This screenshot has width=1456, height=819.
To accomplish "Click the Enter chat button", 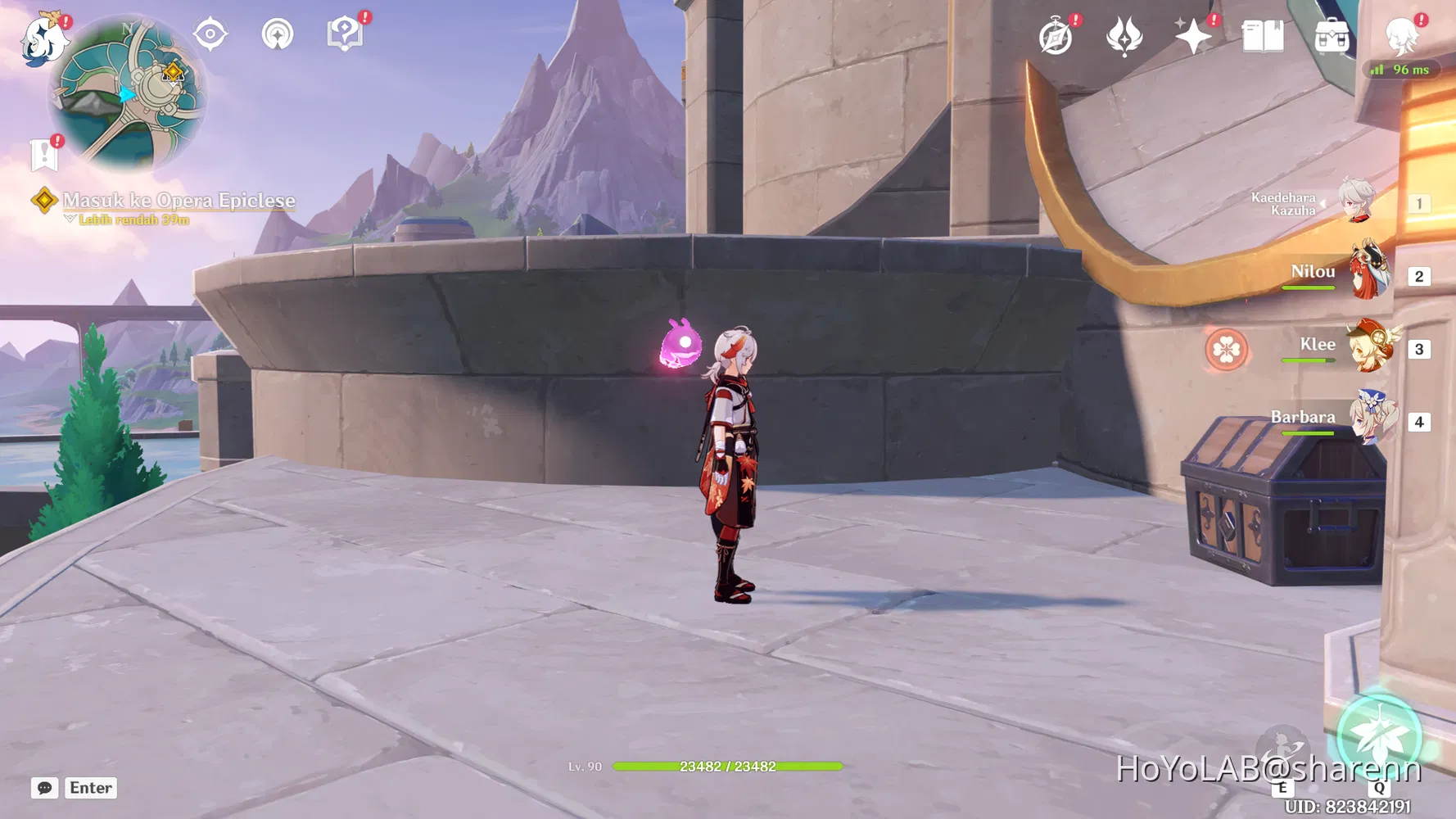I will point(90,788).
